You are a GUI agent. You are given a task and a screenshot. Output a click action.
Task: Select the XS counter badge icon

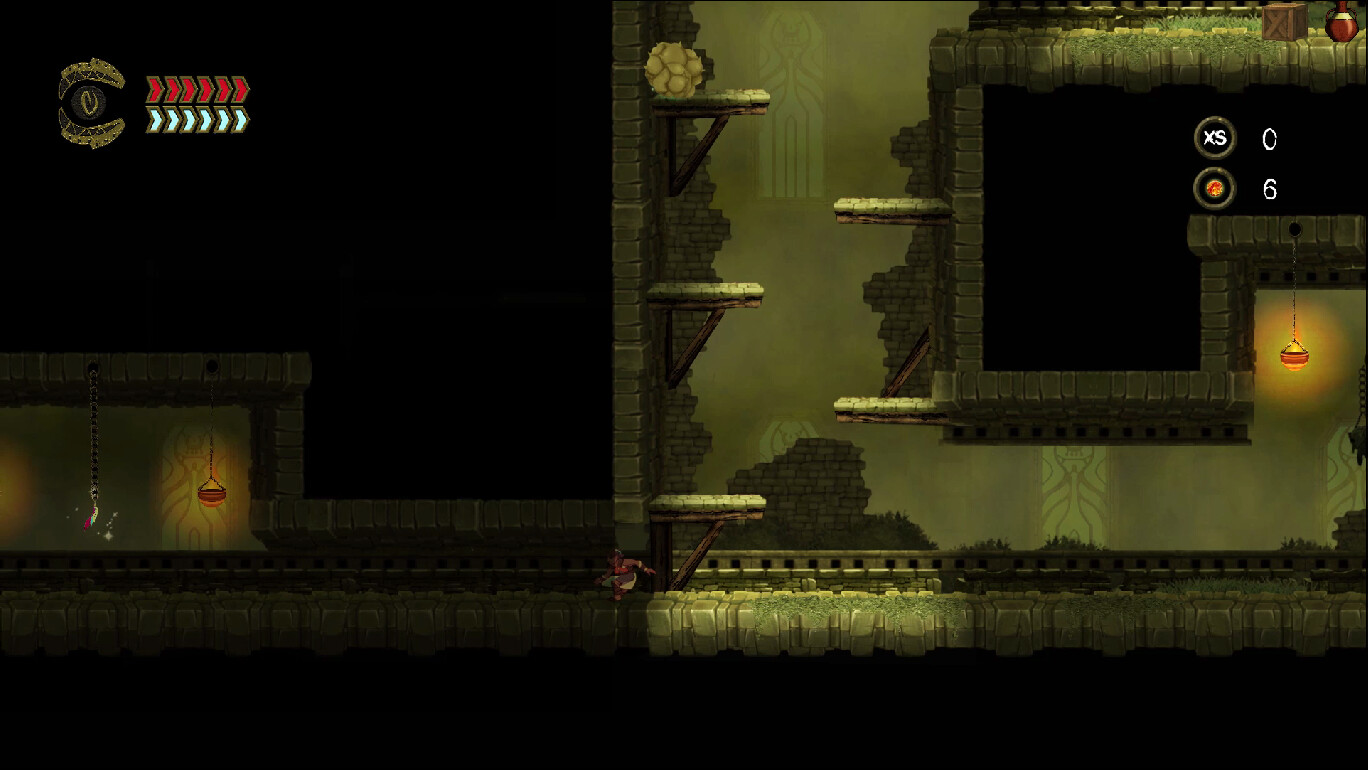click(1214, 139)
